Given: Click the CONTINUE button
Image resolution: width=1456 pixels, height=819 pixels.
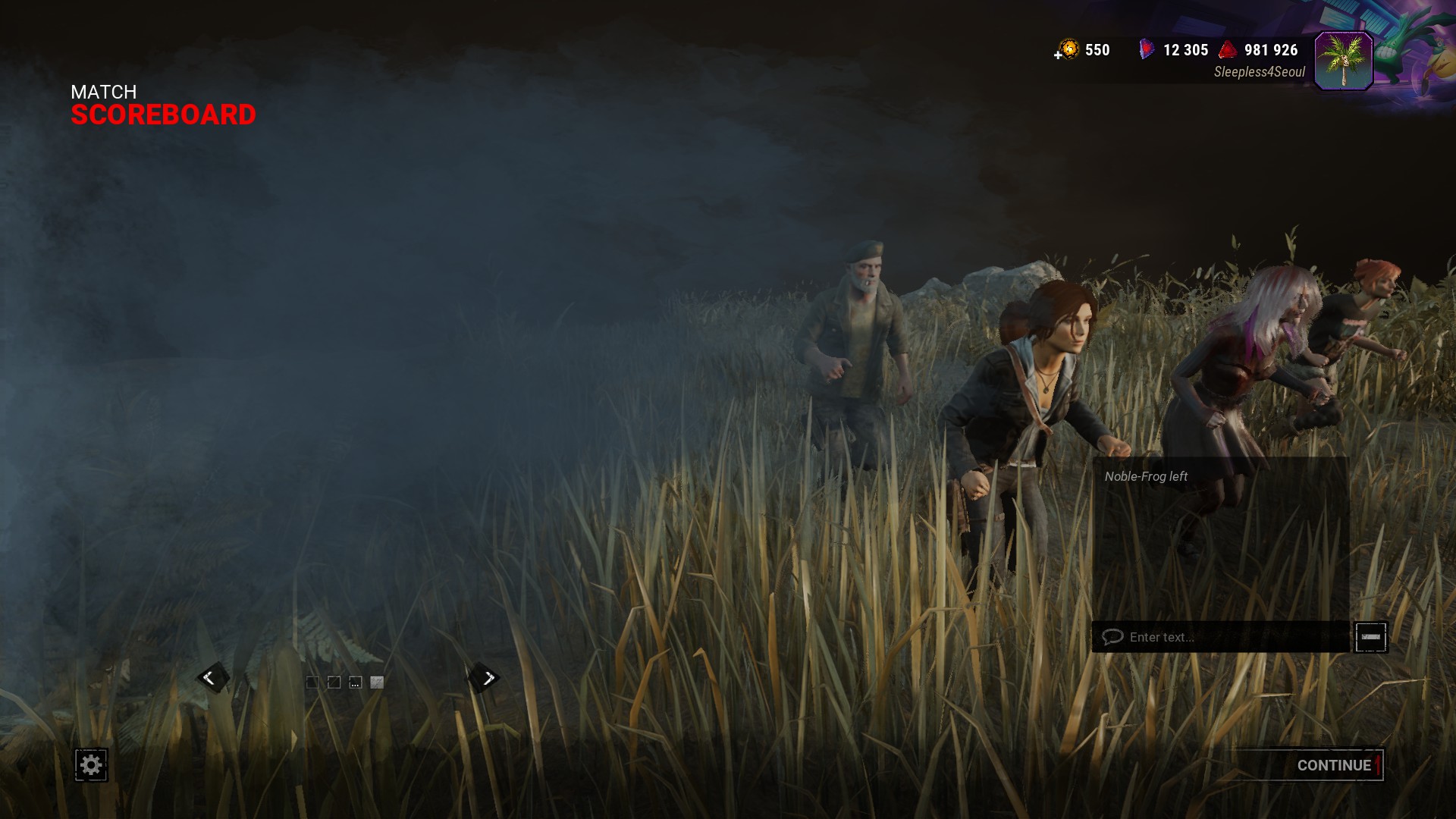Looking at the screenshot, I should coord(1333,765).
